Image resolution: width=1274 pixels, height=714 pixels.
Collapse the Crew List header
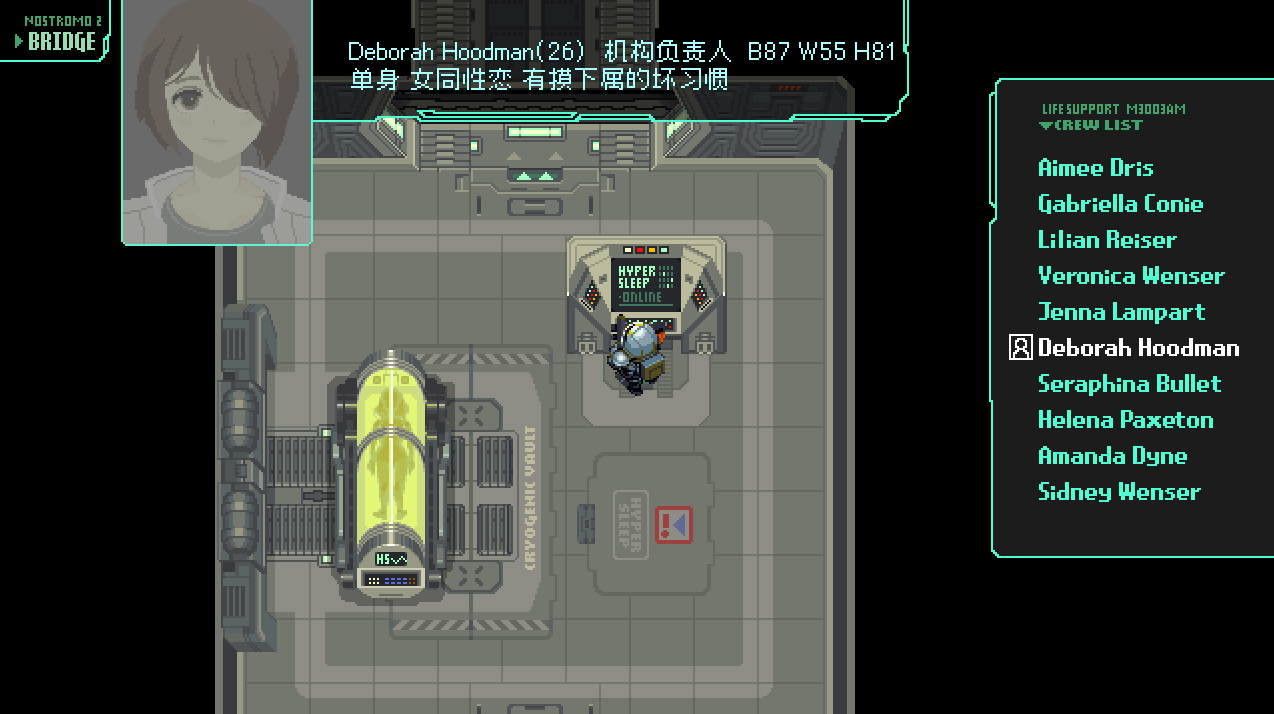point(1091,126)
